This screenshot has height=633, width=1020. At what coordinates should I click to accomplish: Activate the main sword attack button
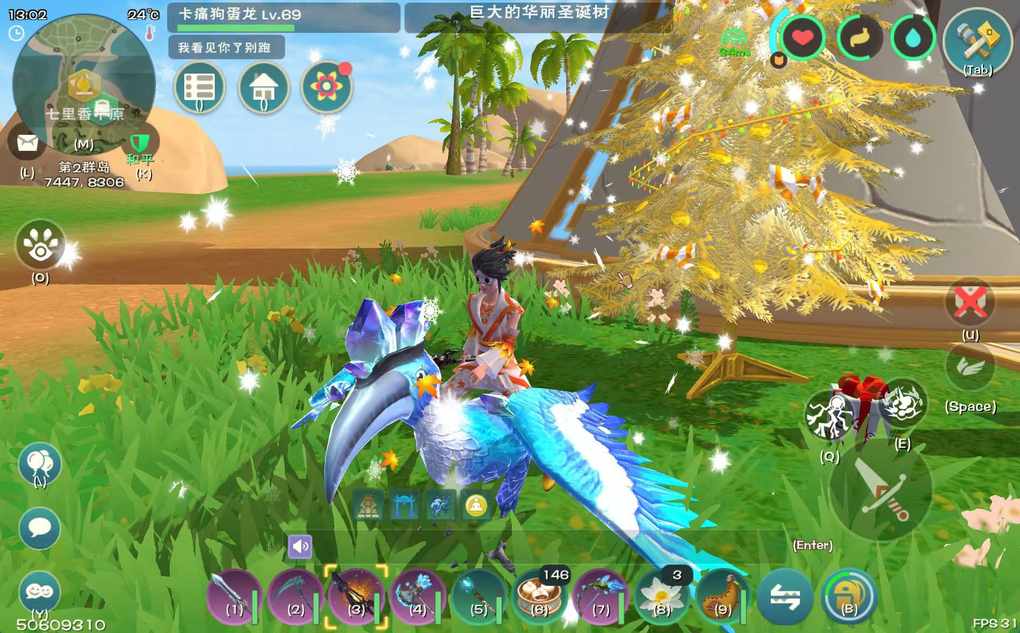[x=881, y=489]
